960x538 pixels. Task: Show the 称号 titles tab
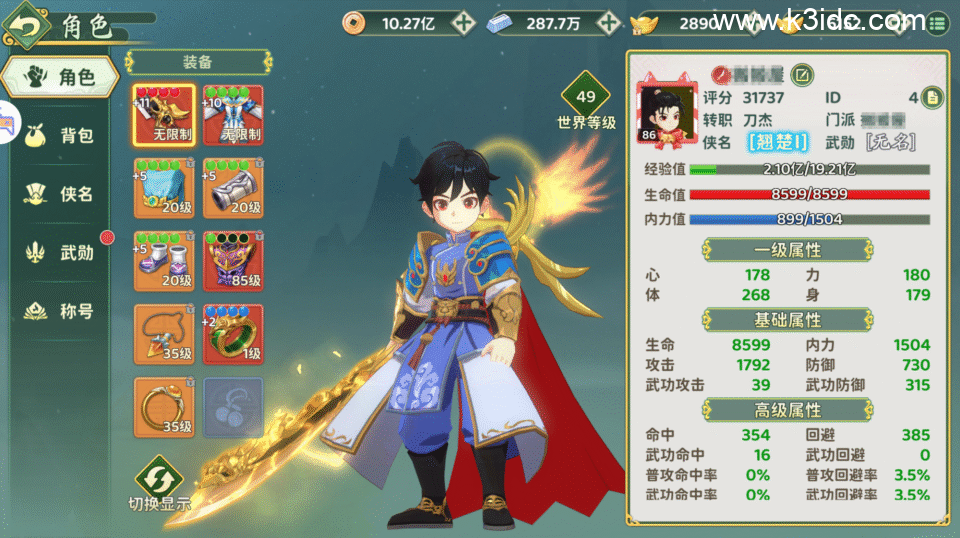pyautogui.click(x=62, y=311)
